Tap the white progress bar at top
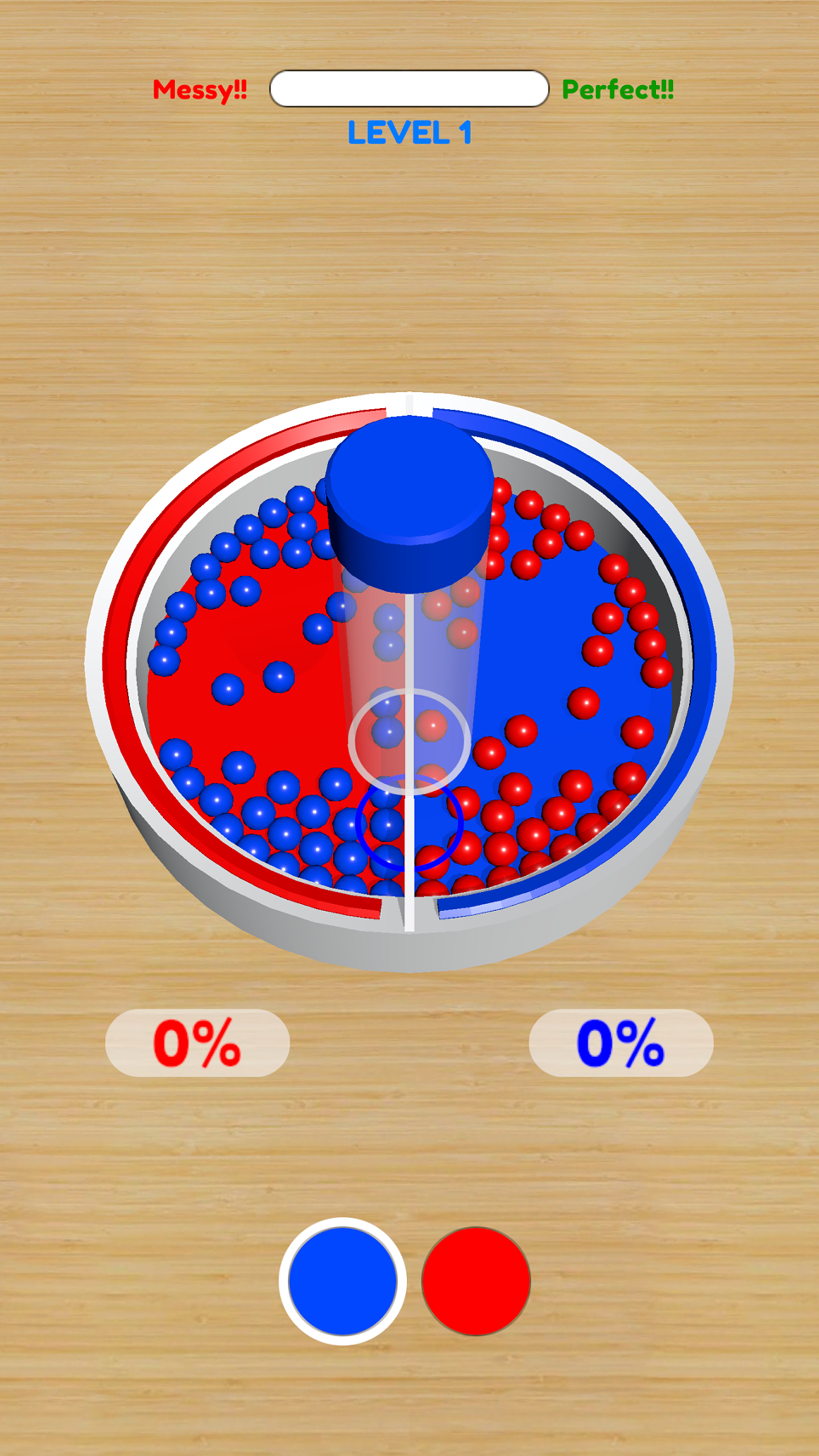 (408, 88)
